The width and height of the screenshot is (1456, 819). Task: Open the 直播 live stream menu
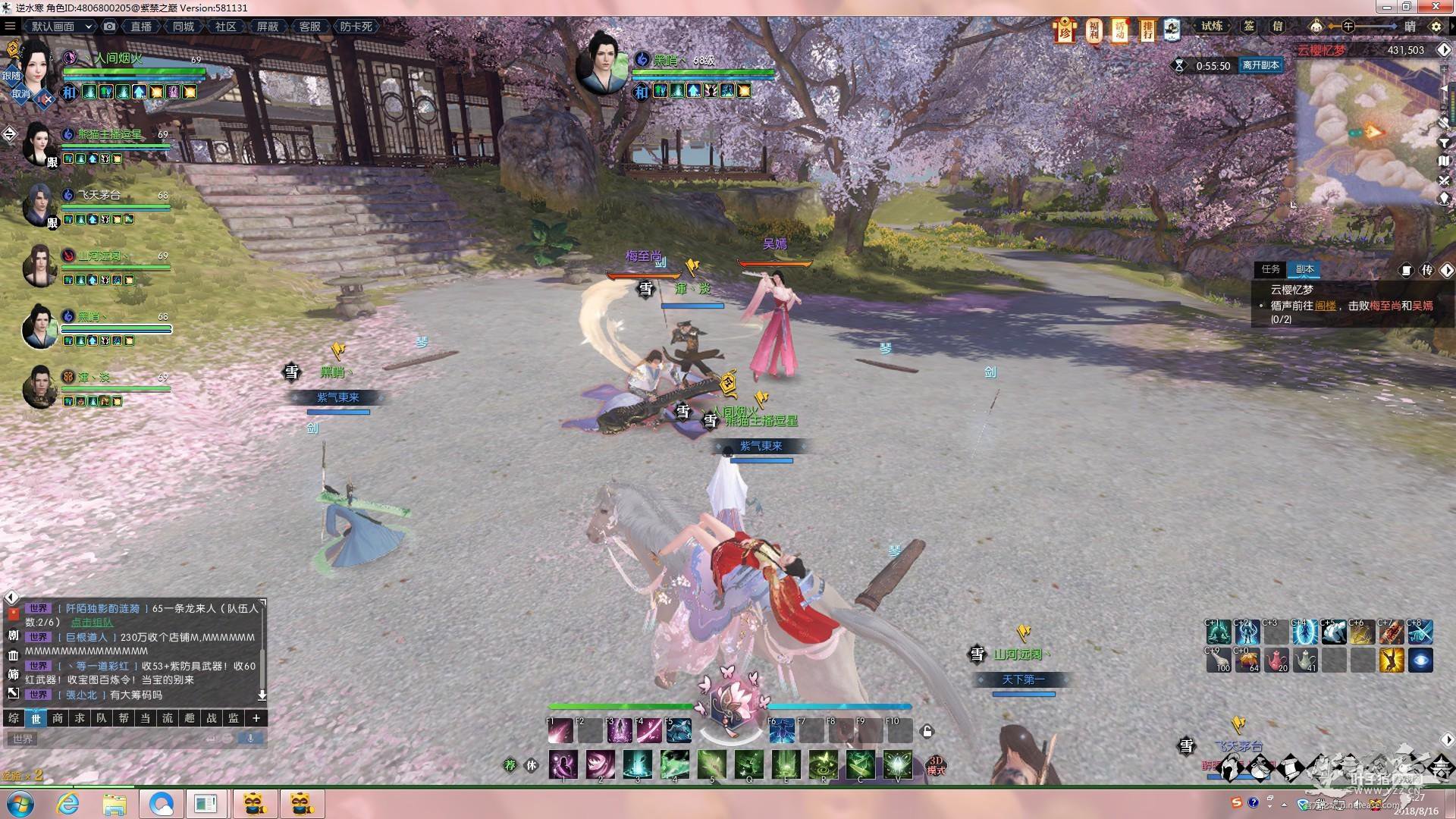click(x=141, y=27)
